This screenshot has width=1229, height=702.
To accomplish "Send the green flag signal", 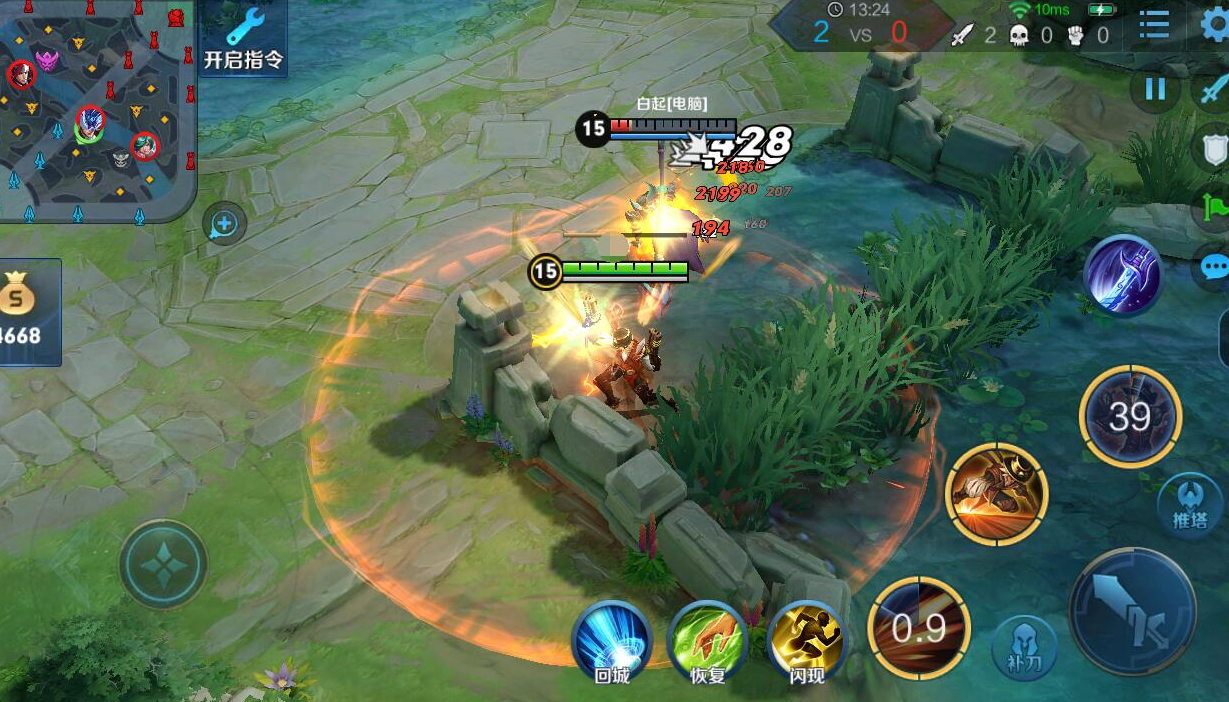I will point(1215,209).
